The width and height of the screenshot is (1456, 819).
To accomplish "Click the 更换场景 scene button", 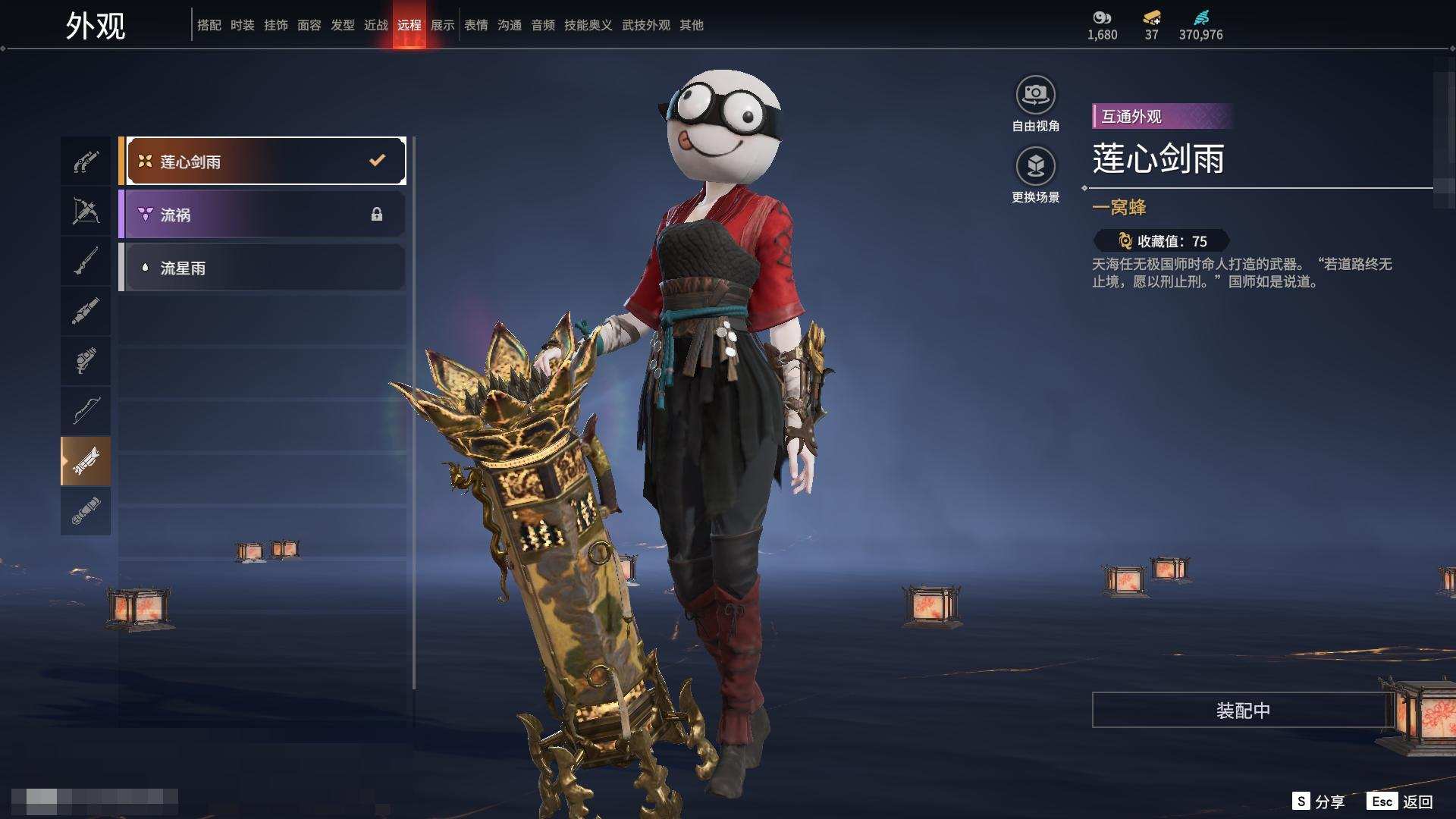I will [x=1035, y=167].
